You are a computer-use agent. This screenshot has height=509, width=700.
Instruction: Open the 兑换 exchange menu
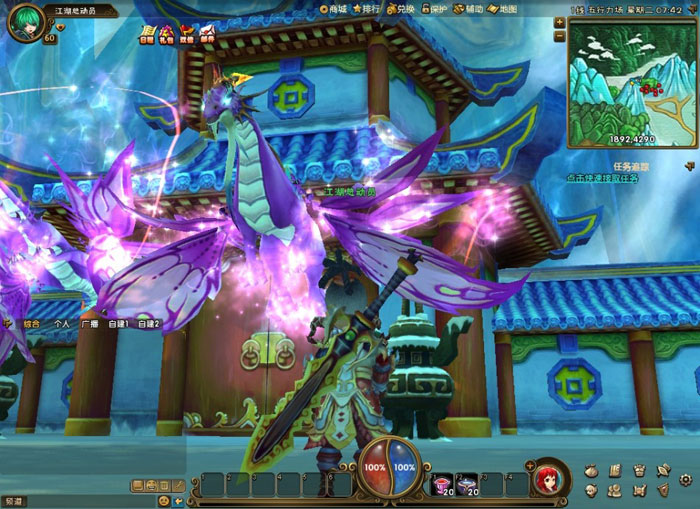click(402, 9)
